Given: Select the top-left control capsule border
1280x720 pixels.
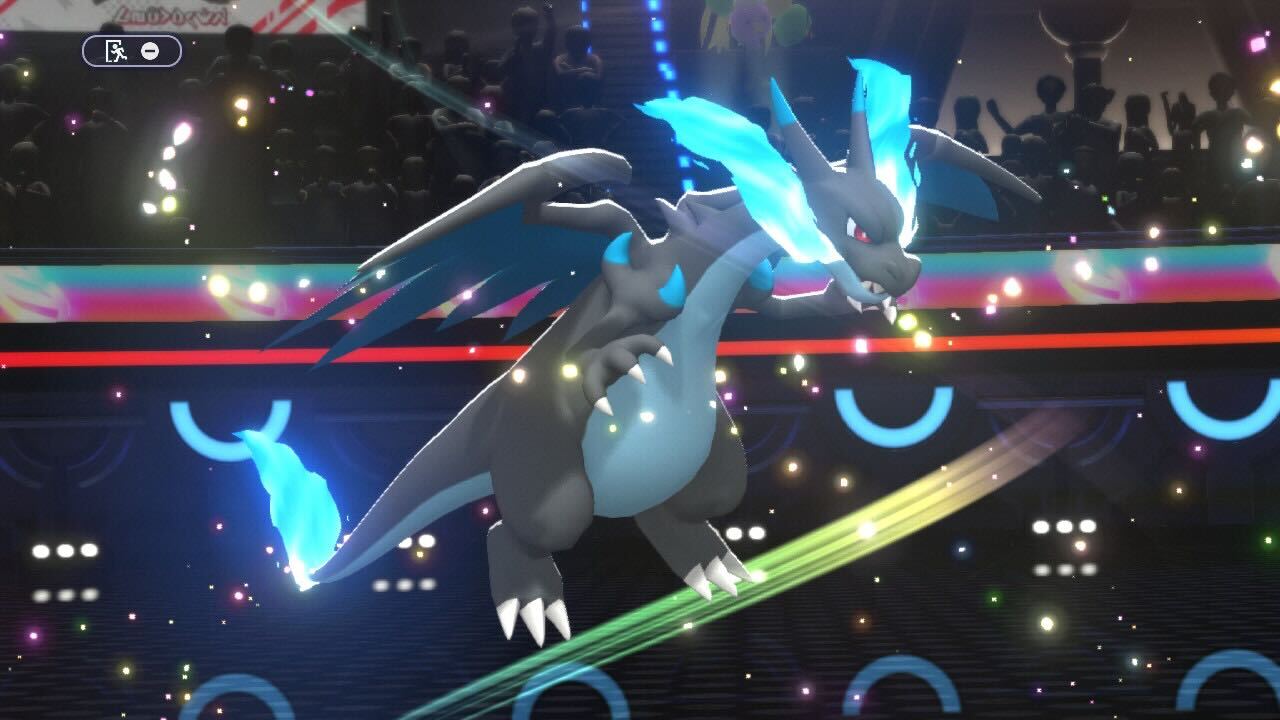Looking at the screenshot, I should [x=132, y=50].
